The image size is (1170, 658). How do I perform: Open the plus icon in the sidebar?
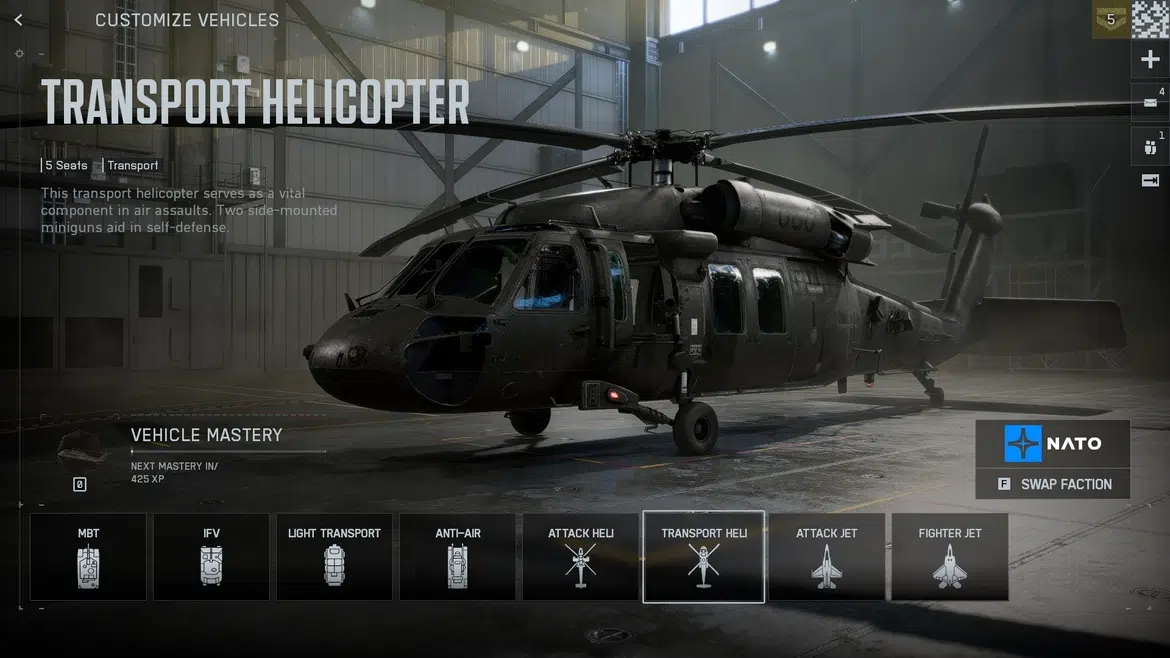(1150, 60)
